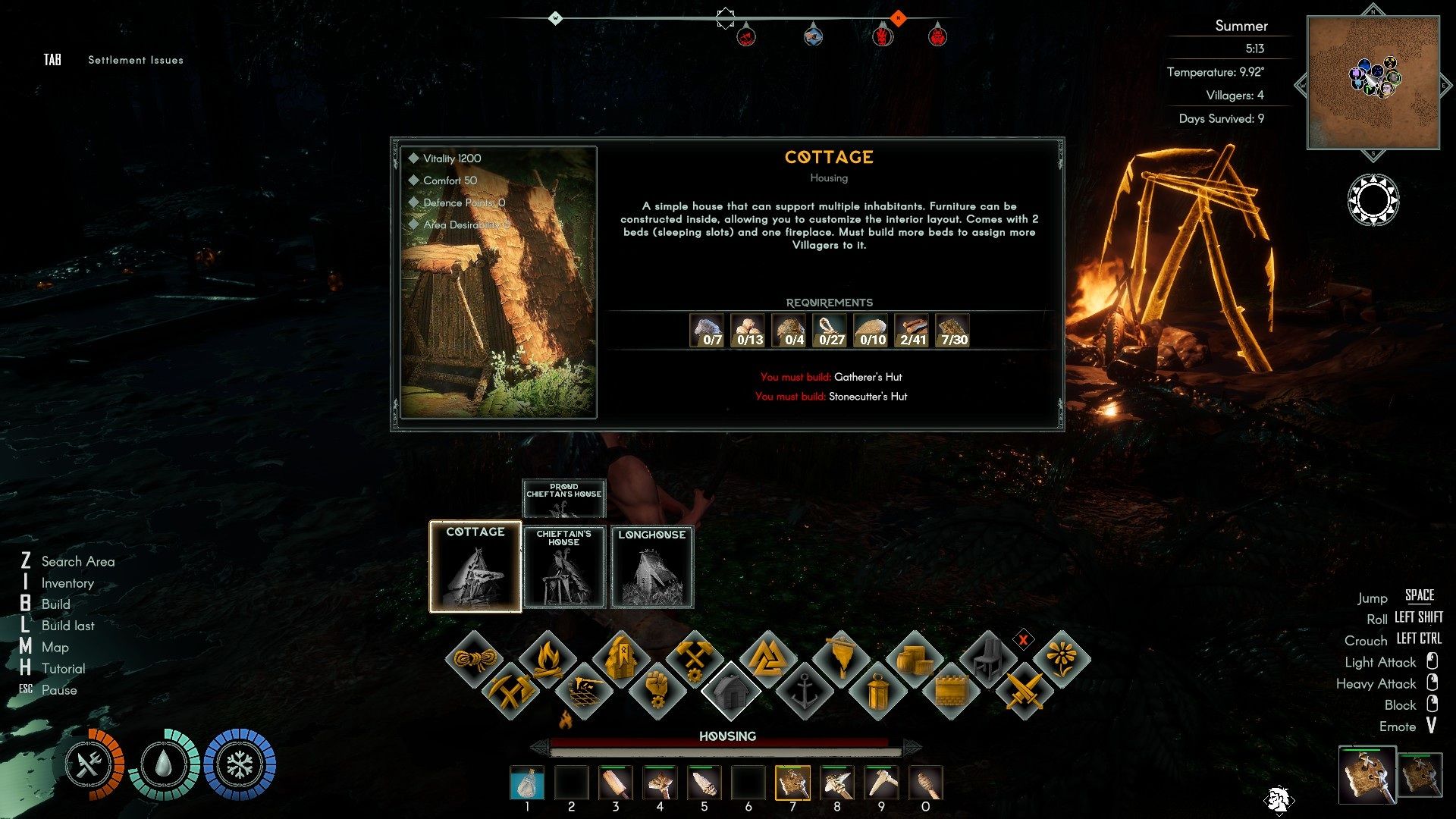Open the crossed swords build category
1456x819 pixels.
click(x=1025, y=691)
